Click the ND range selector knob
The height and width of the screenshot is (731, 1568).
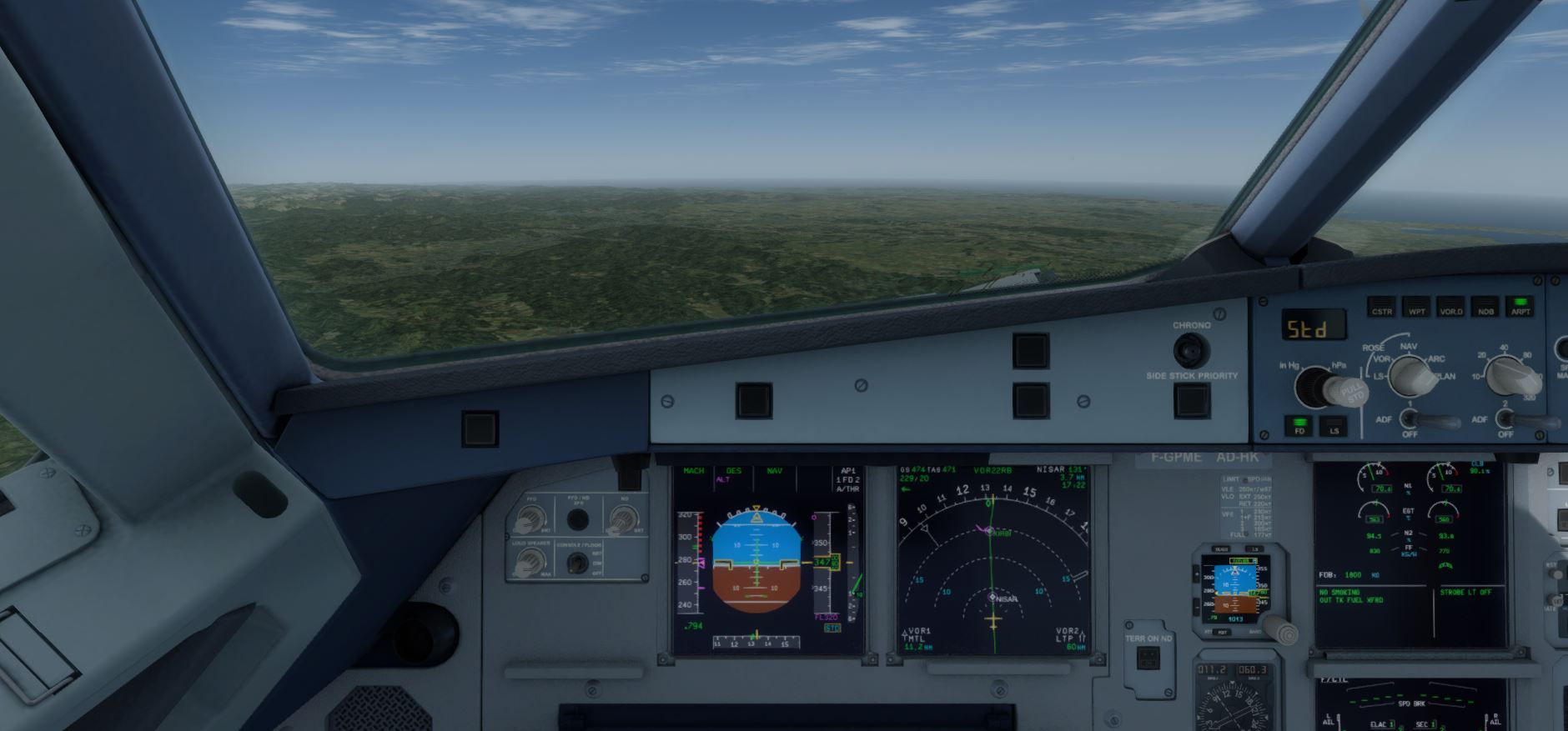pos(1508,376)
